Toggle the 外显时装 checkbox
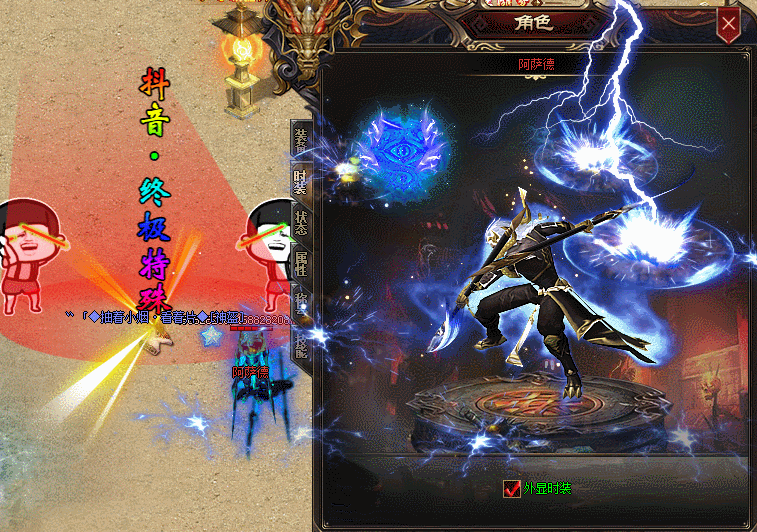 [511, 489]
